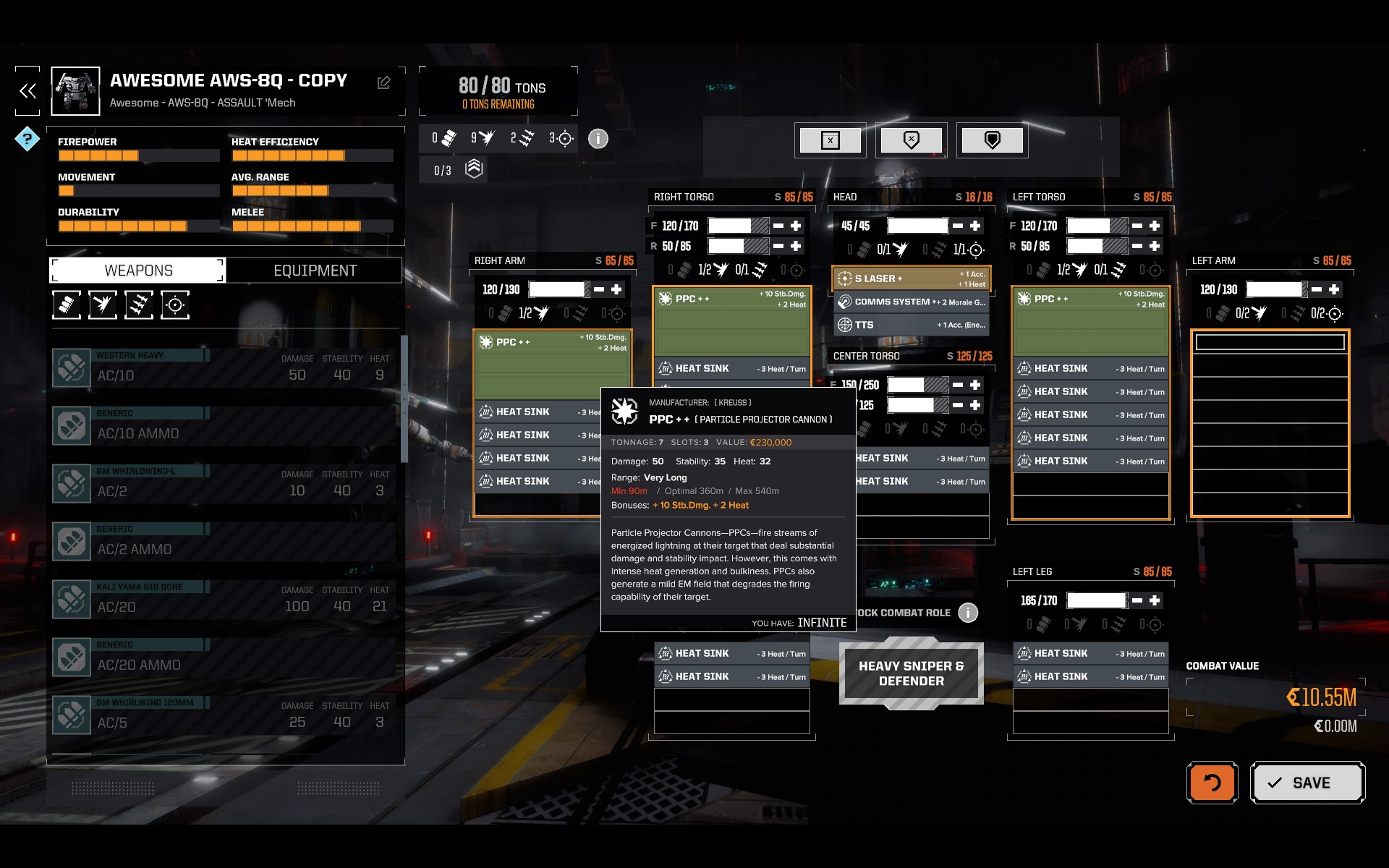This screenshot has width=1389, height=868.
Task: Increase Head armor with plus button
Action: point(975,226)
